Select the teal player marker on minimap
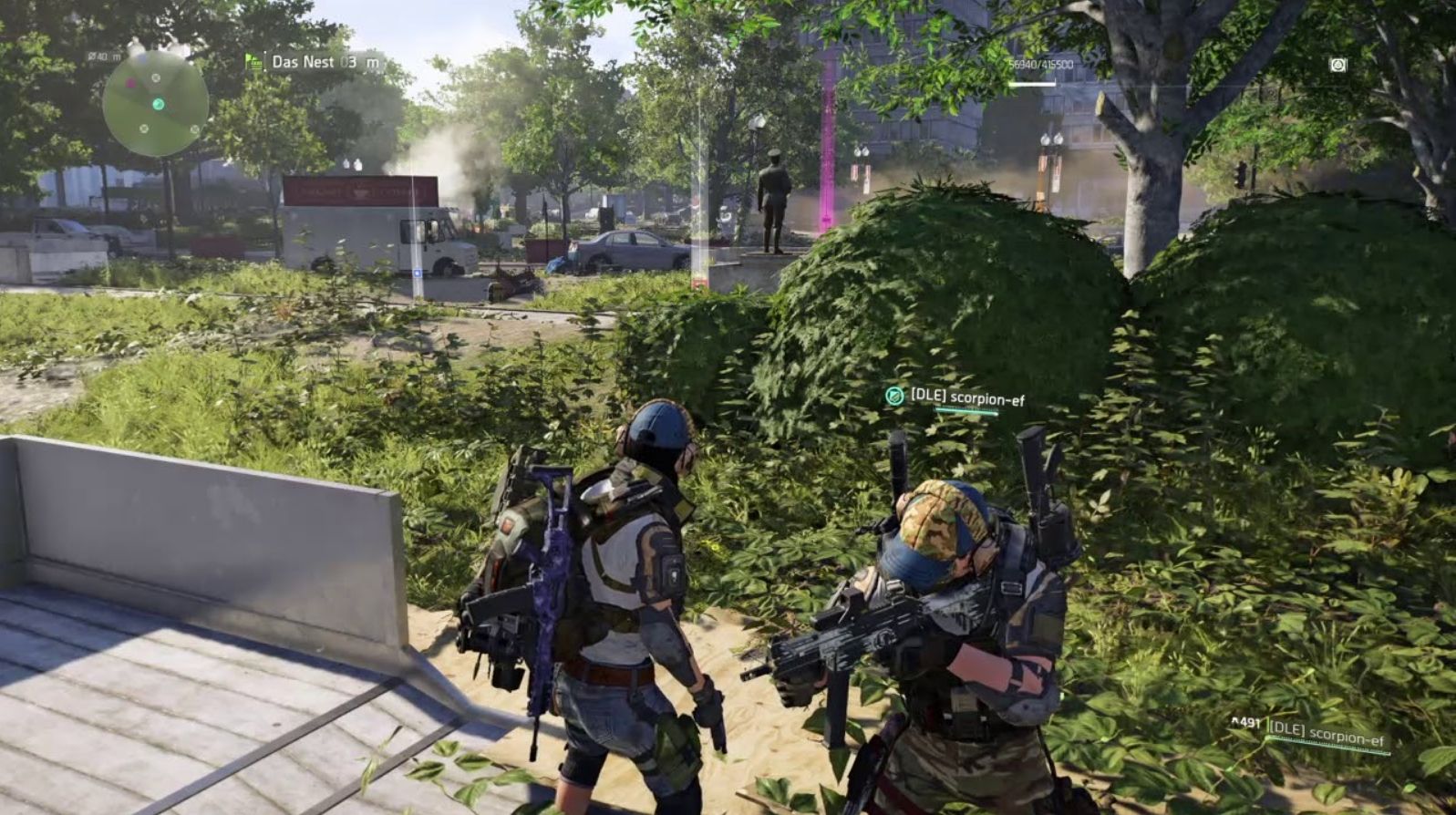 [159, 104]
